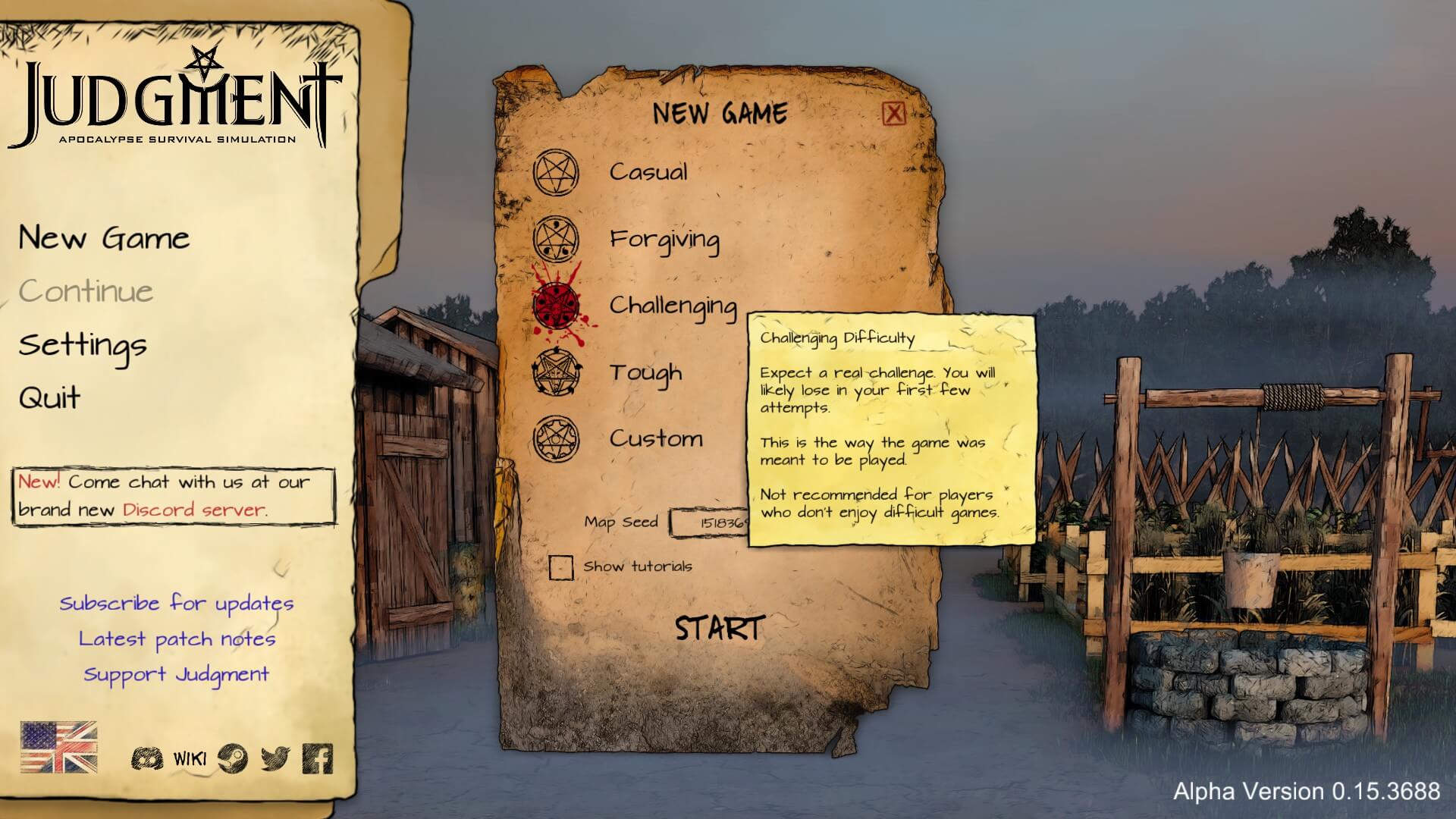Viewport: 1456px width, 819px height.
Task: Click the Map Seed input field
Action: click(710, 522)
